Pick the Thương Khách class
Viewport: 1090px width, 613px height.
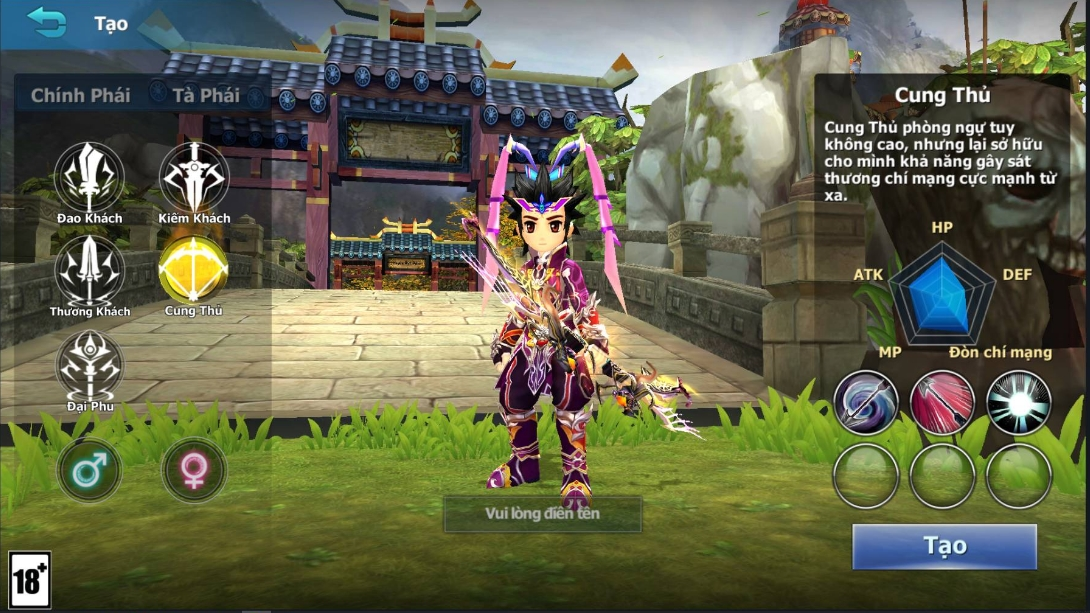click(90, 270)
